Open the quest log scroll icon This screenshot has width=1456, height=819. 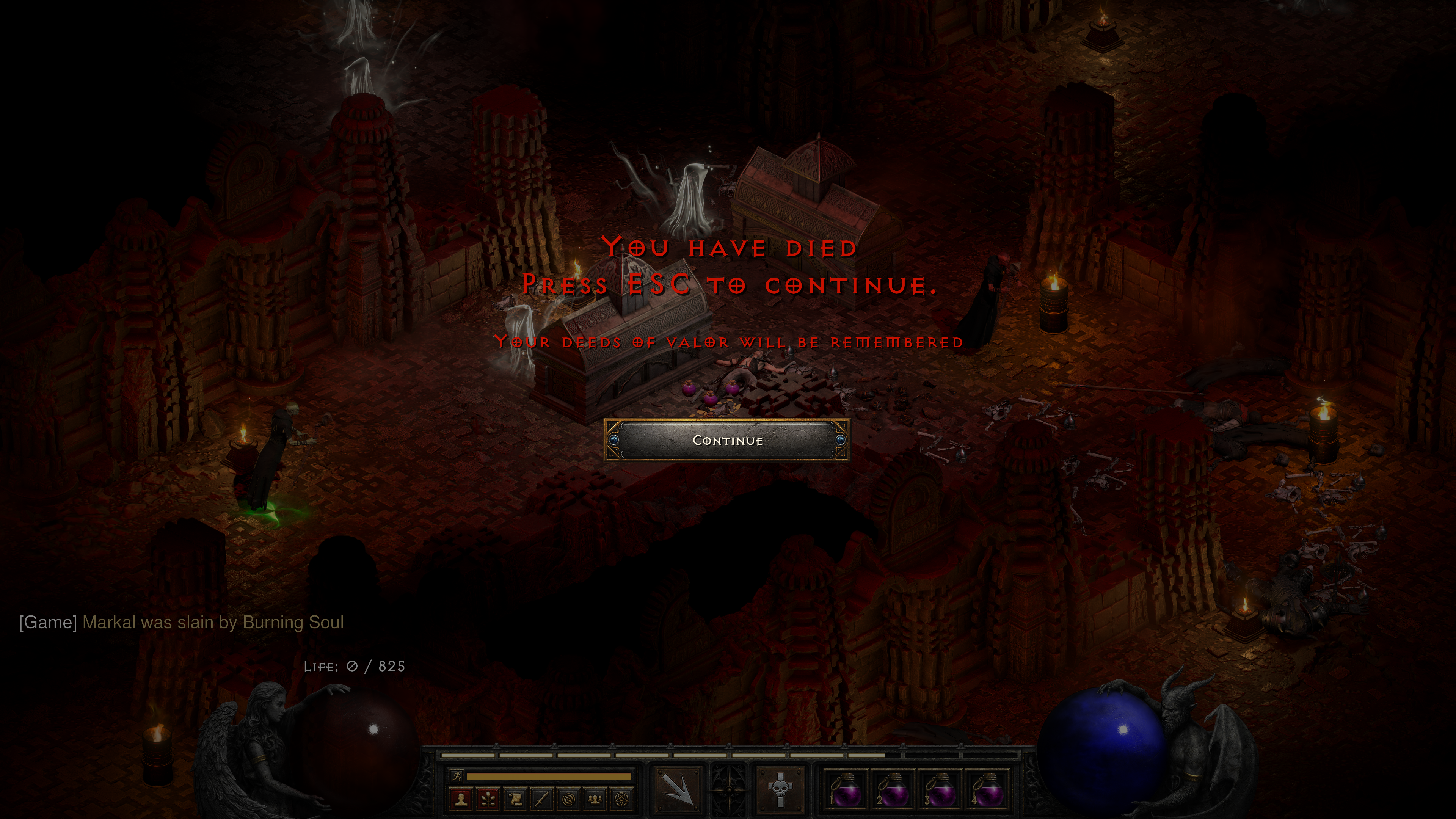[516, 799]
